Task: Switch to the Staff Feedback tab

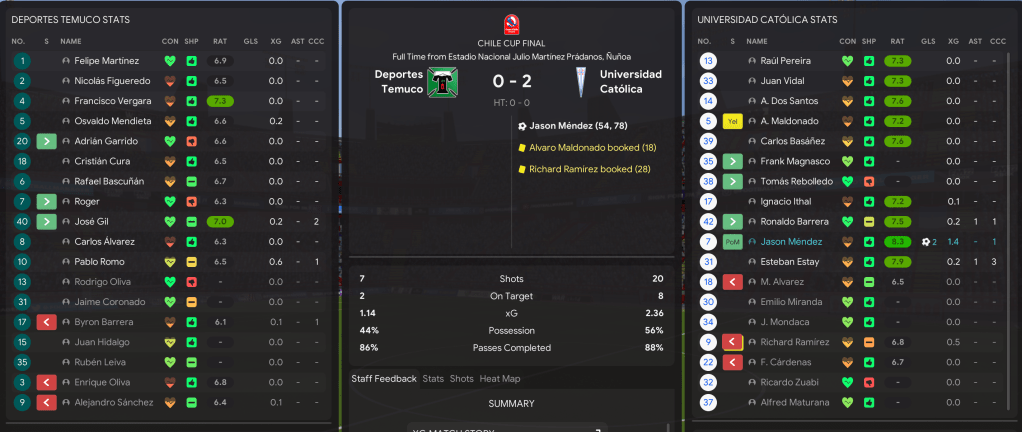Action: point(383,379)
